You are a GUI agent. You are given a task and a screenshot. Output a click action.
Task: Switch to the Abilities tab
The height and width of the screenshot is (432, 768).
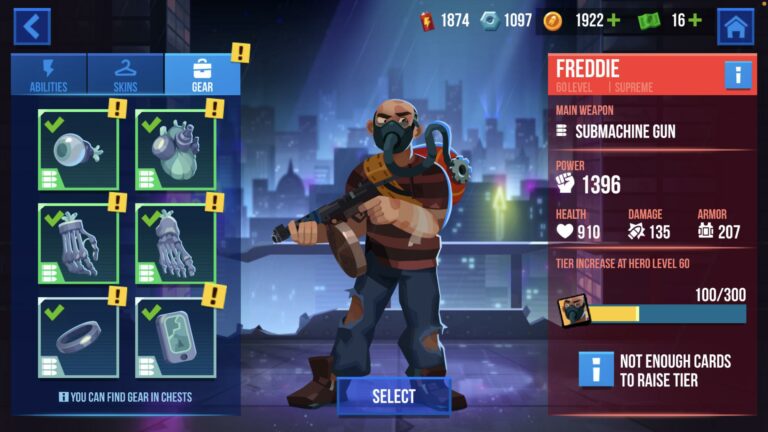(x=49, y=74)
